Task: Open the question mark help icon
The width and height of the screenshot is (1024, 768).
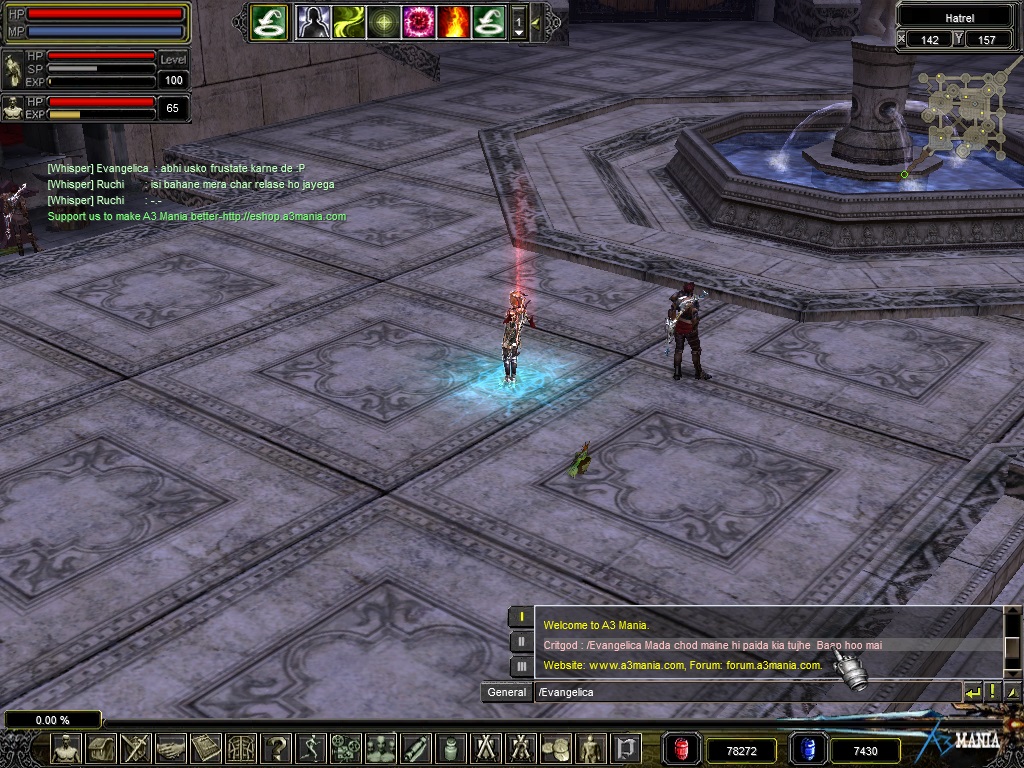Action: 275,747
